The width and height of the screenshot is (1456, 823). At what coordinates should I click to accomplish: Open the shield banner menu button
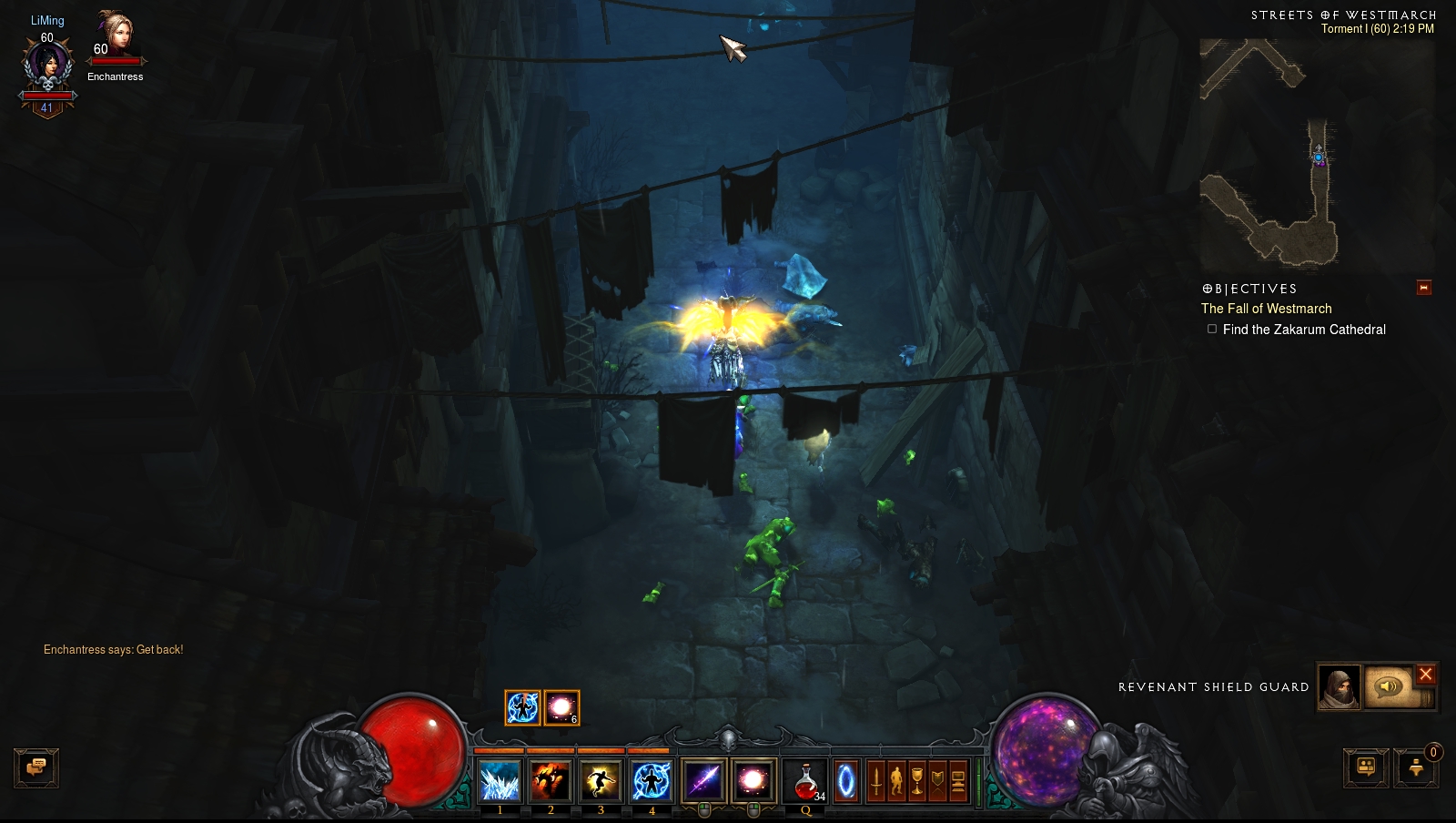pos(937,781)
